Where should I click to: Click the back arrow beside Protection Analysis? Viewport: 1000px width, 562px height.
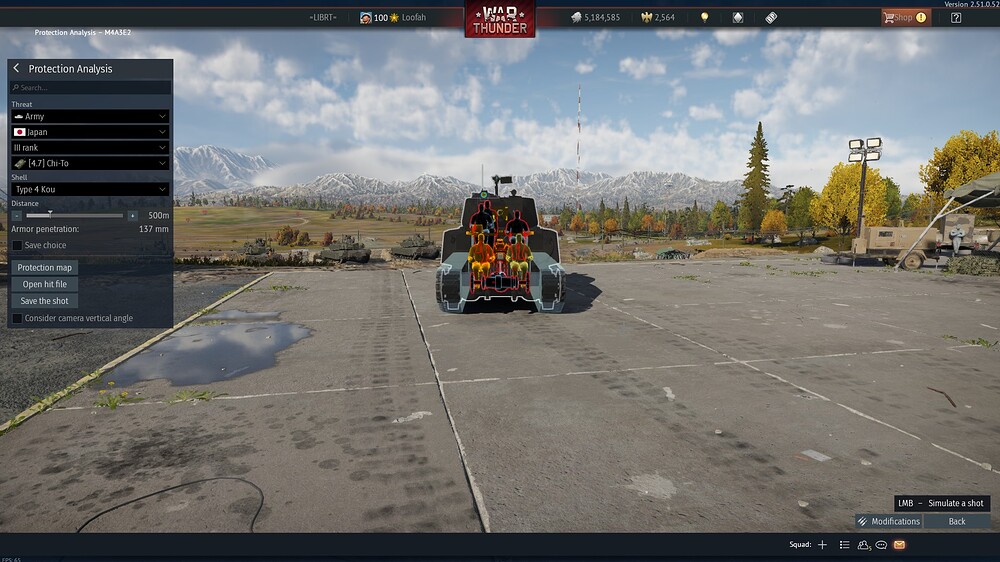[17, 69]
